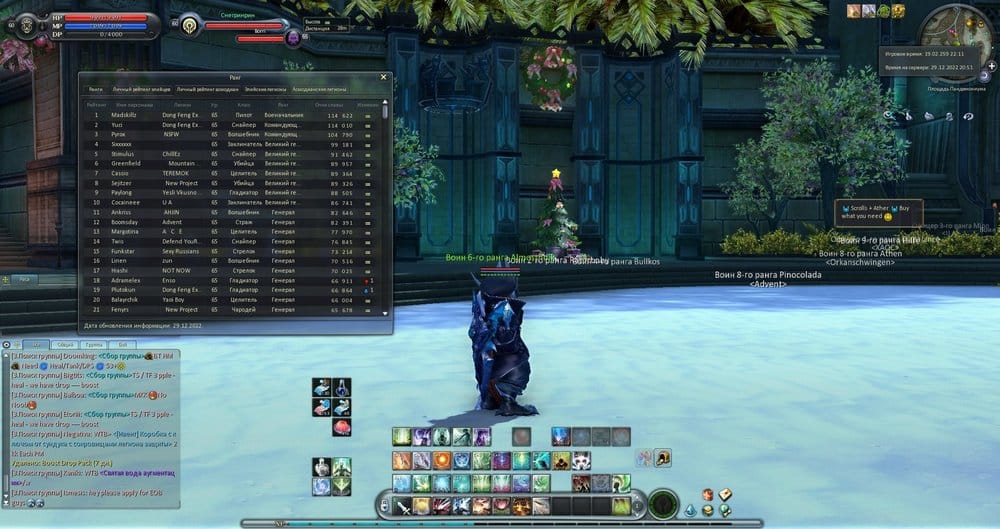Viewport: 1000px width, 529px height.
Task: Use the orange fireball skill icon
Action: (x=441, y=460)
